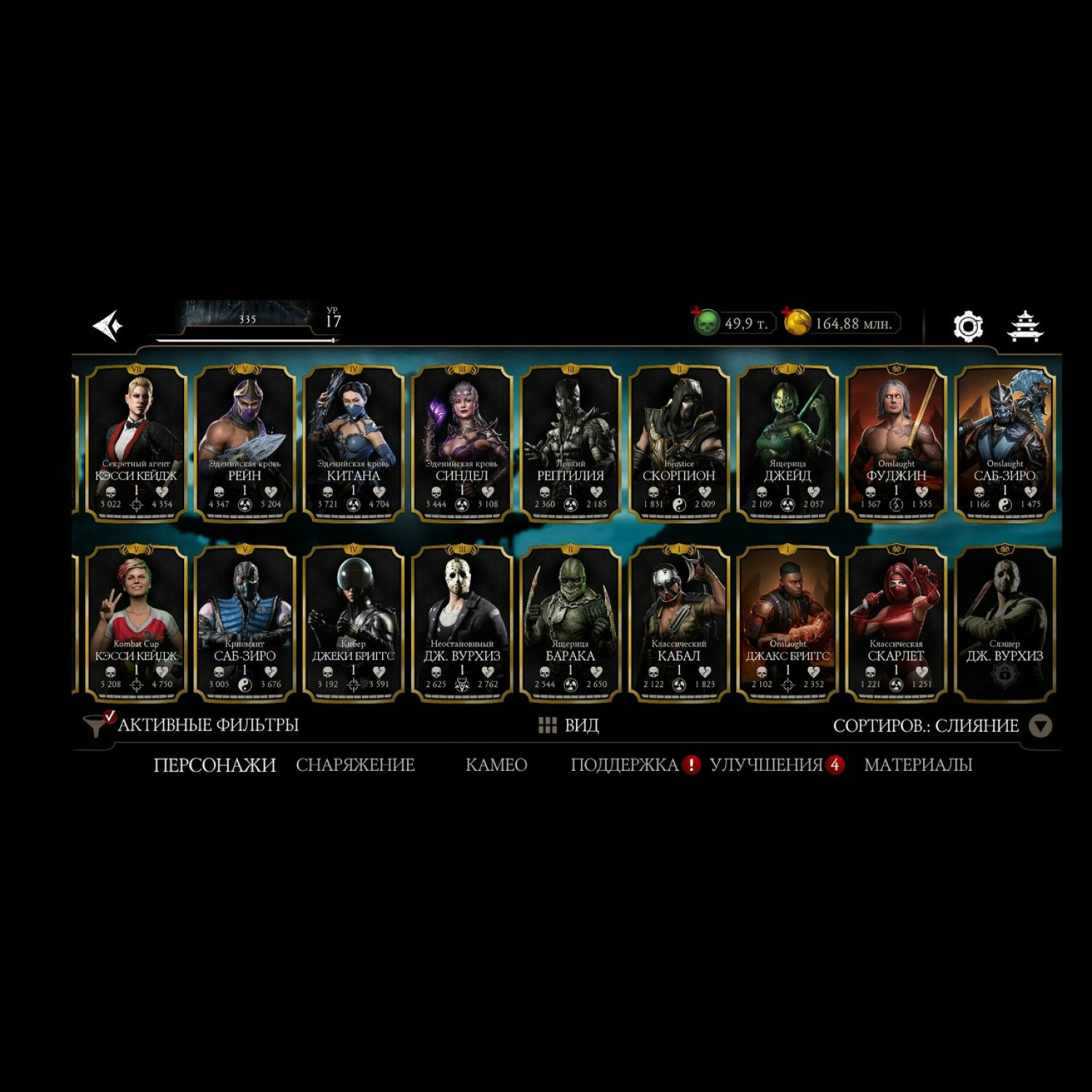Select the Джеки Бриггс card
This screenshot has width=1092, height=1092.
pyautogui.click(x=353, y=623)
